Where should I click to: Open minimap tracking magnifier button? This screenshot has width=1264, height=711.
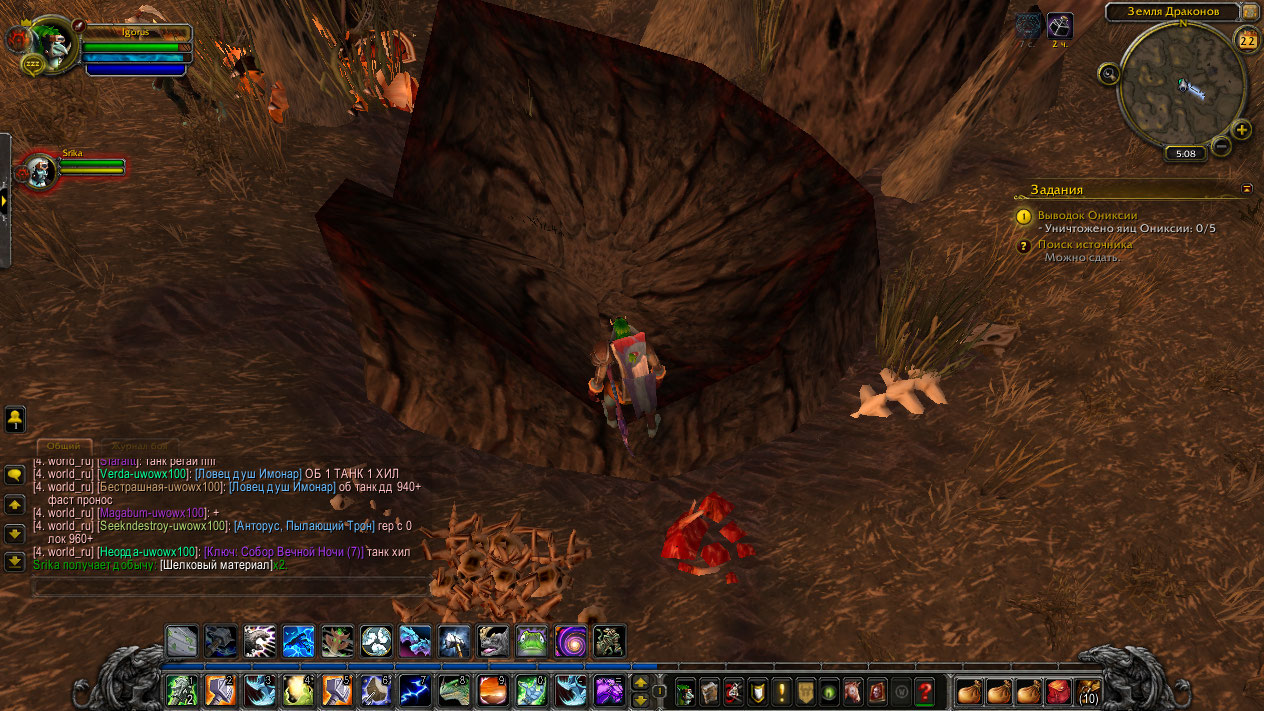tap(1108, 73)
